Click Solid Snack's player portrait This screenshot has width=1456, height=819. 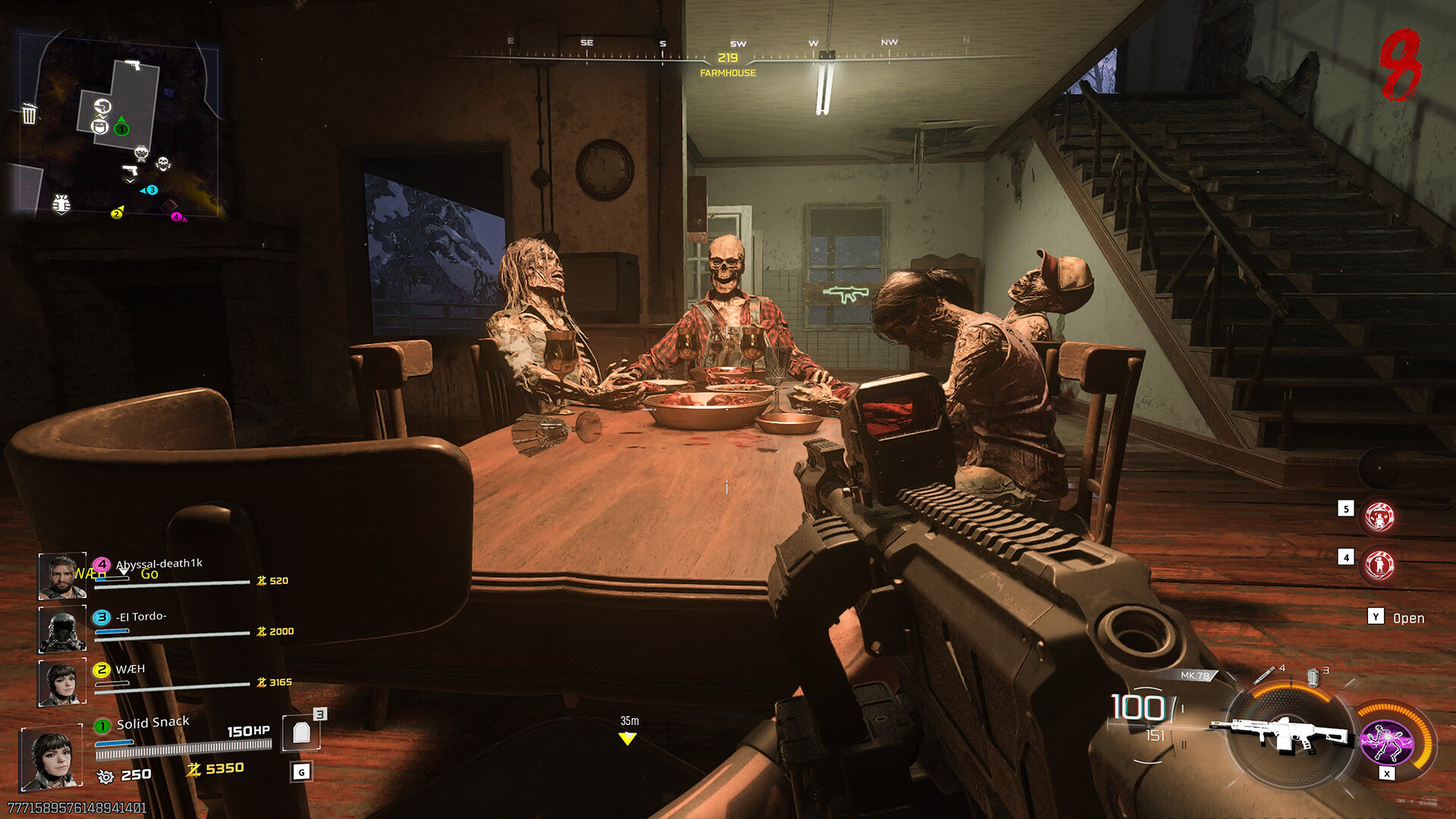[51, 758]
